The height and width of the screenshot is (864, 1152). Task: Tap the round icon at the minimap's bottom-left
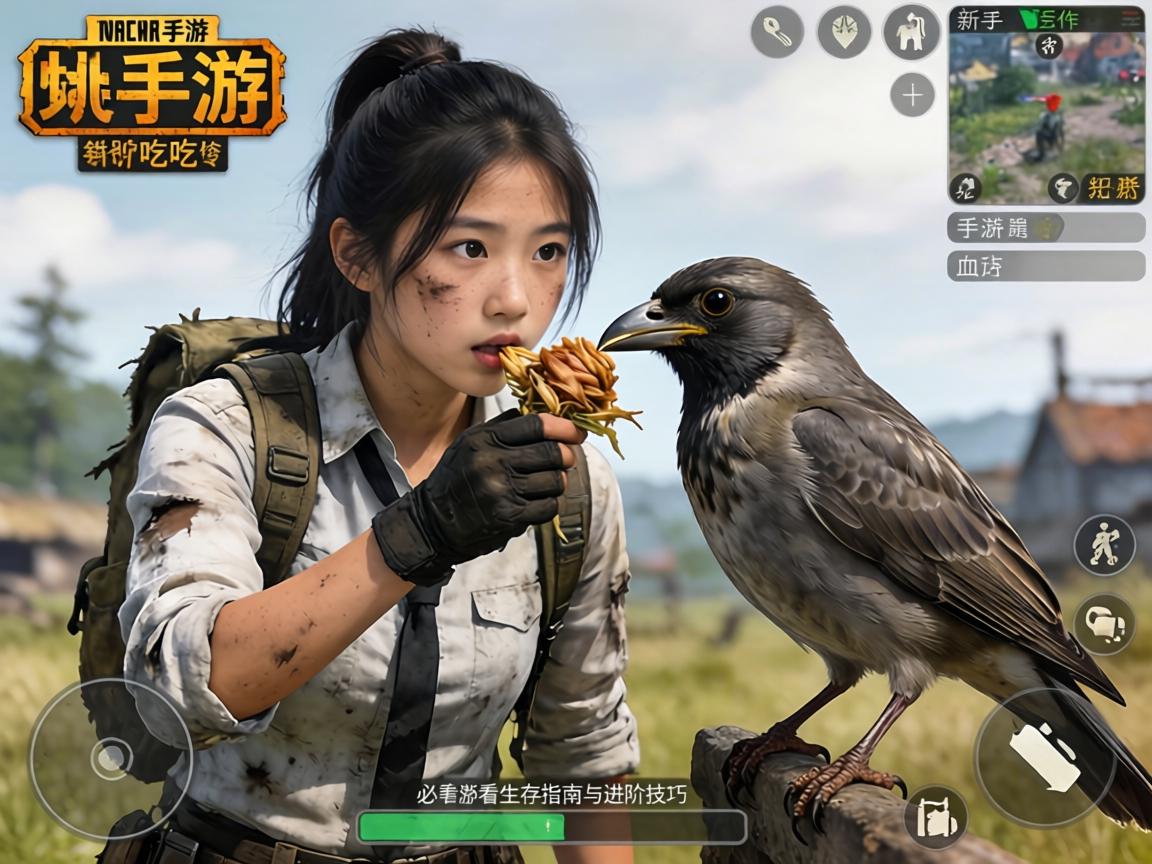965,187
